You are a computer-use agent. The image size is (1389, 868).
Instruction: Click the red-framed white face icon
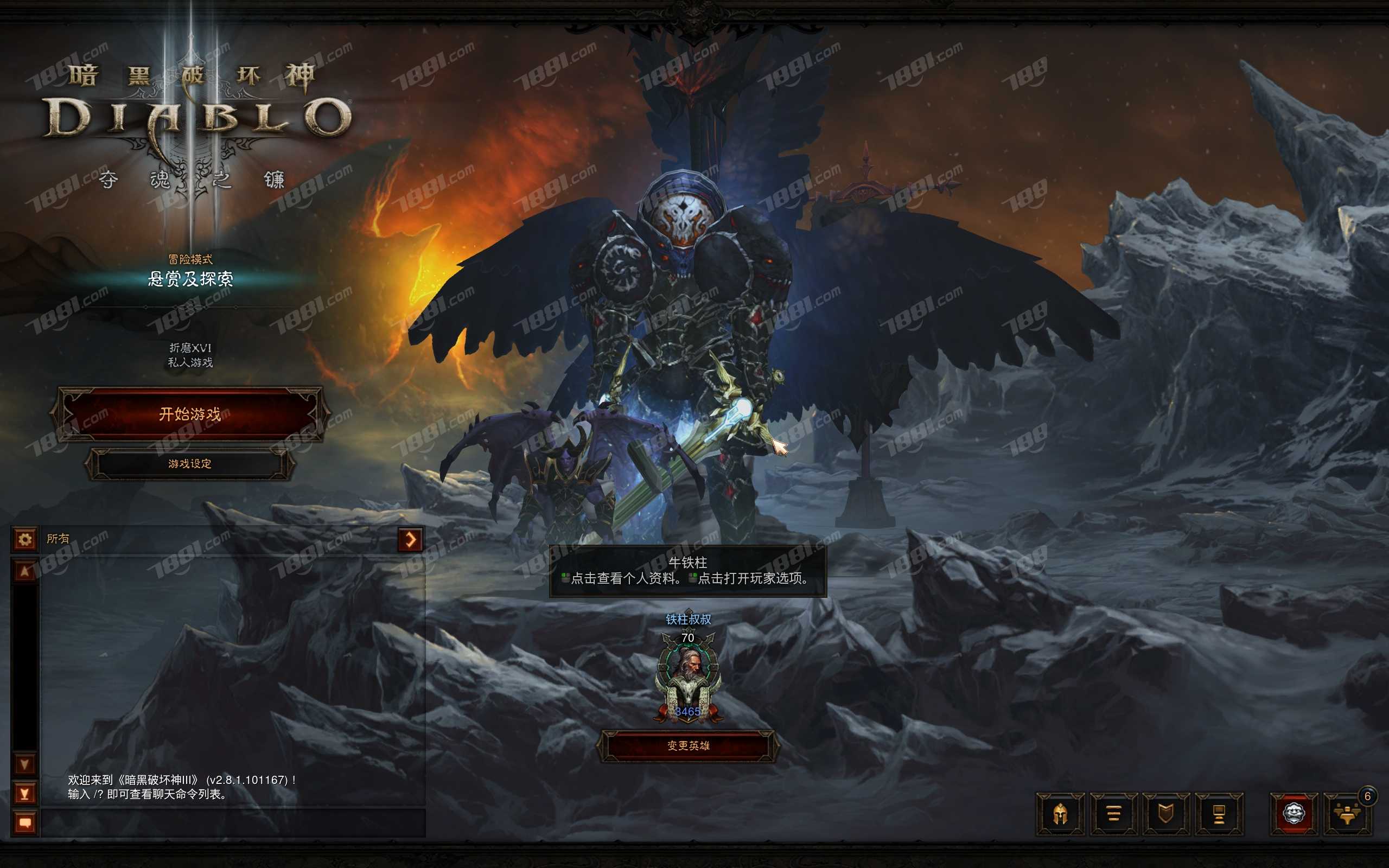coord(1294,814)
